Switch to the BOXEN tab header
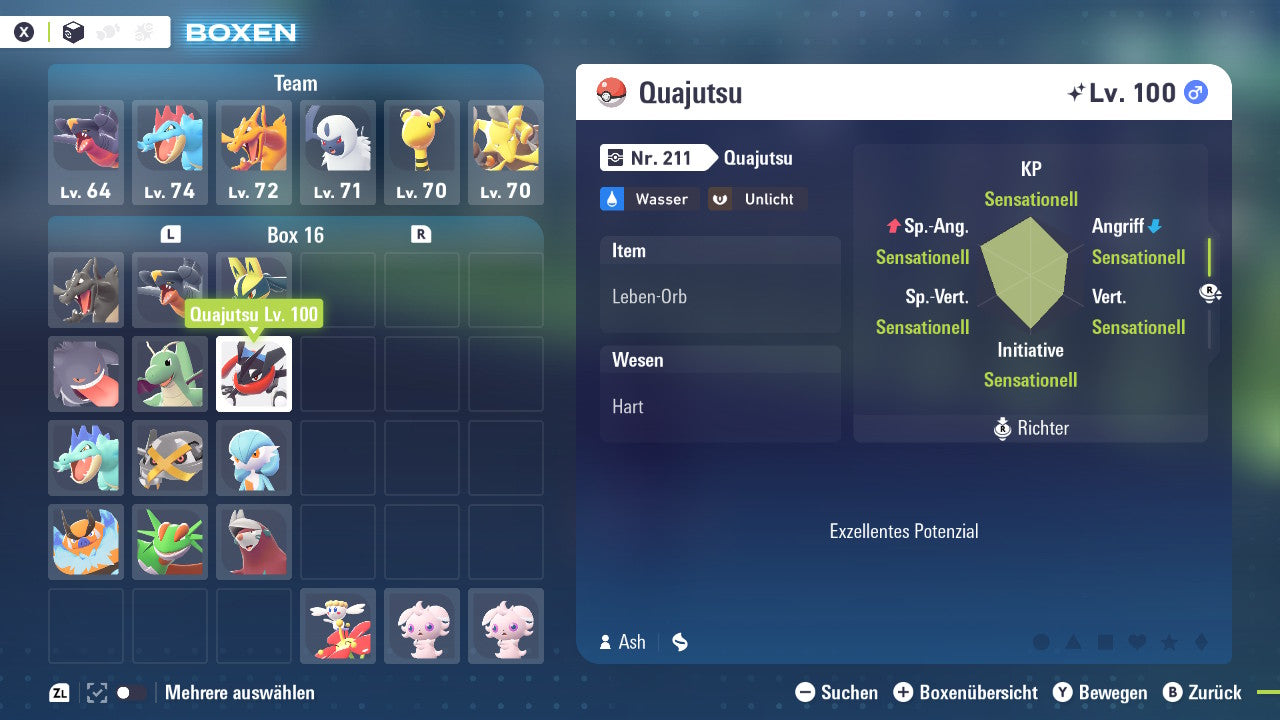The width and height of the screenshot is (1280, 720). [239, 33]
